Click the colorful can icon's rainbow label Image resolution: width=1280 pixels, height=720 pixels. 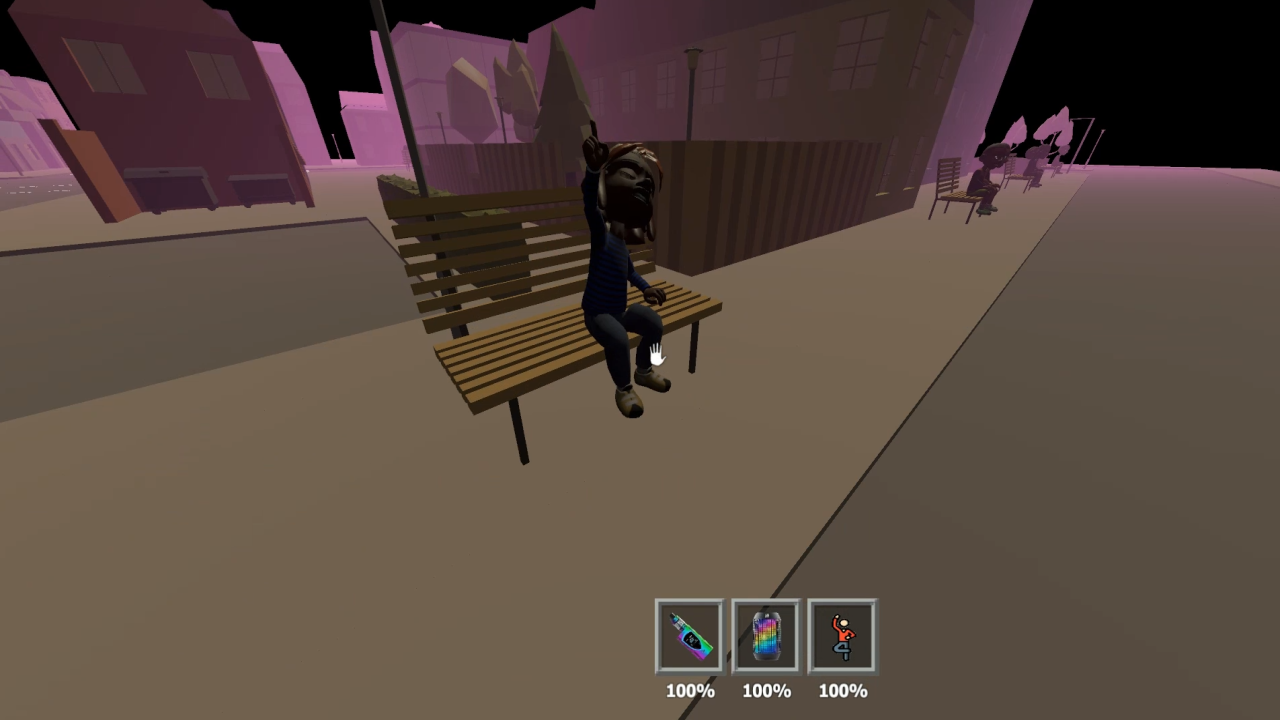point(765,637)
